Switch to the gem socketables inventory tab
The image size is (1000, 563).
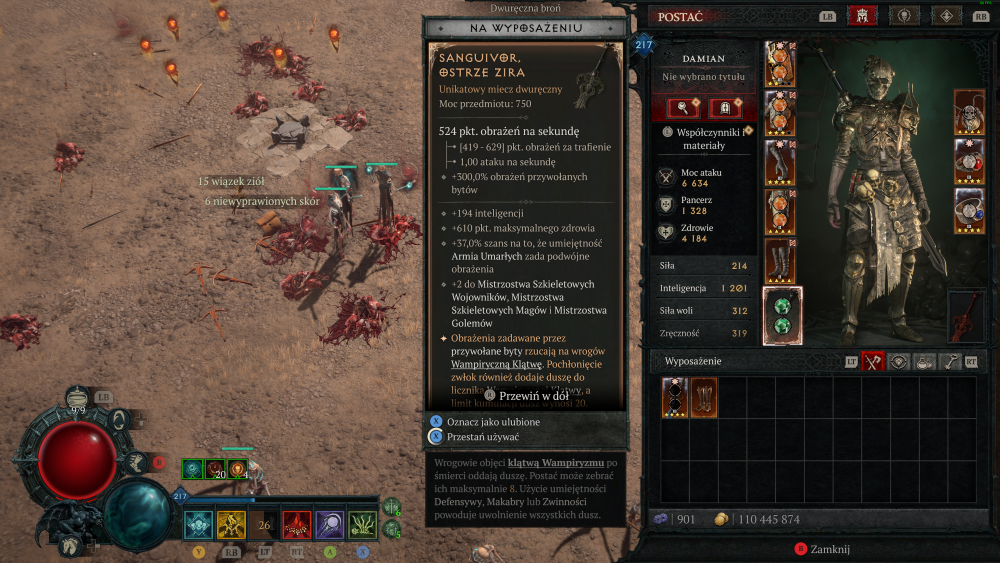897,362
